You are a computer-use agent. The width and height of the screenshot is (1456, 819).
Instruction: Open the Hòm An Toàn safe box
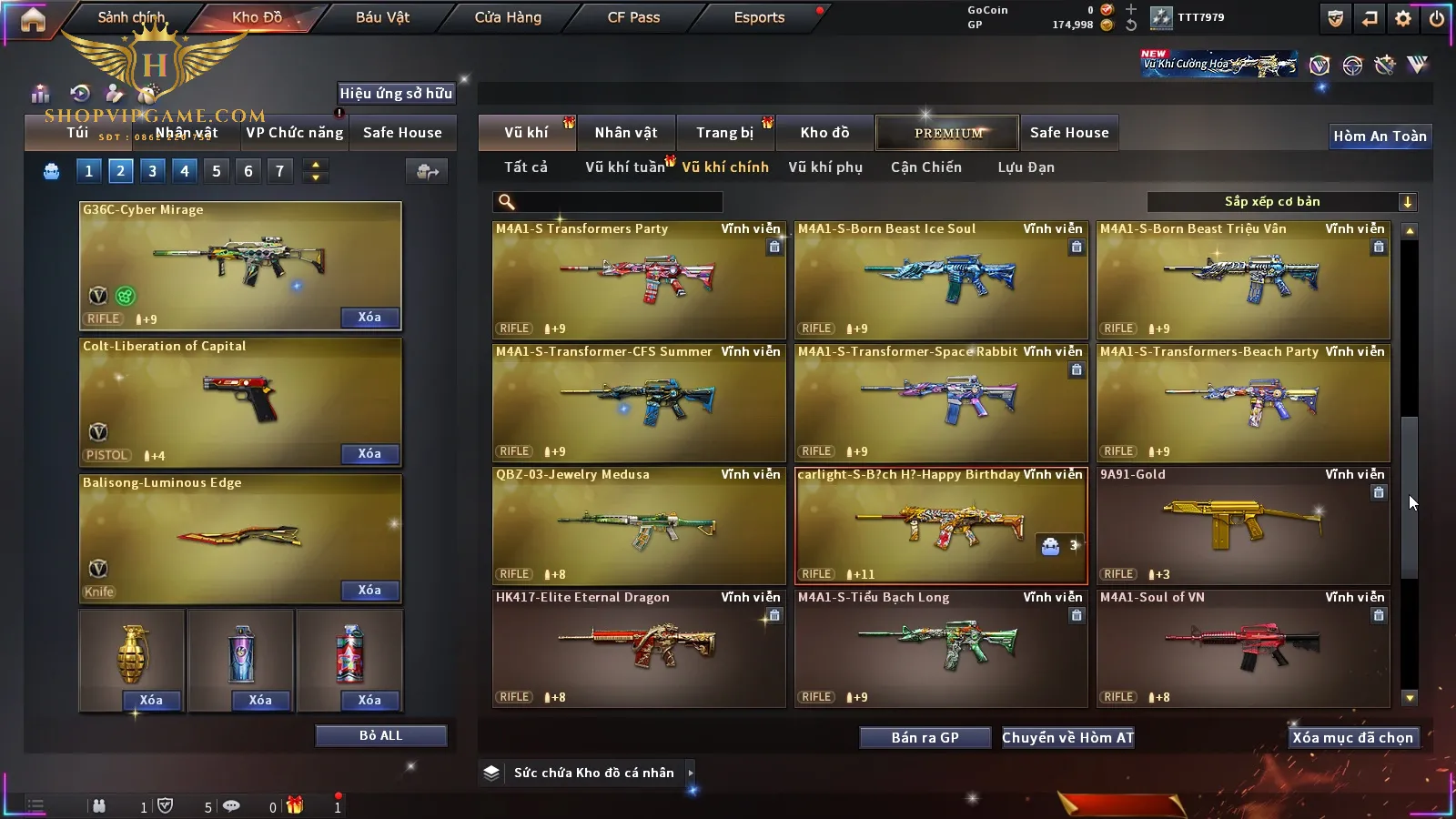click(1380, 136)
